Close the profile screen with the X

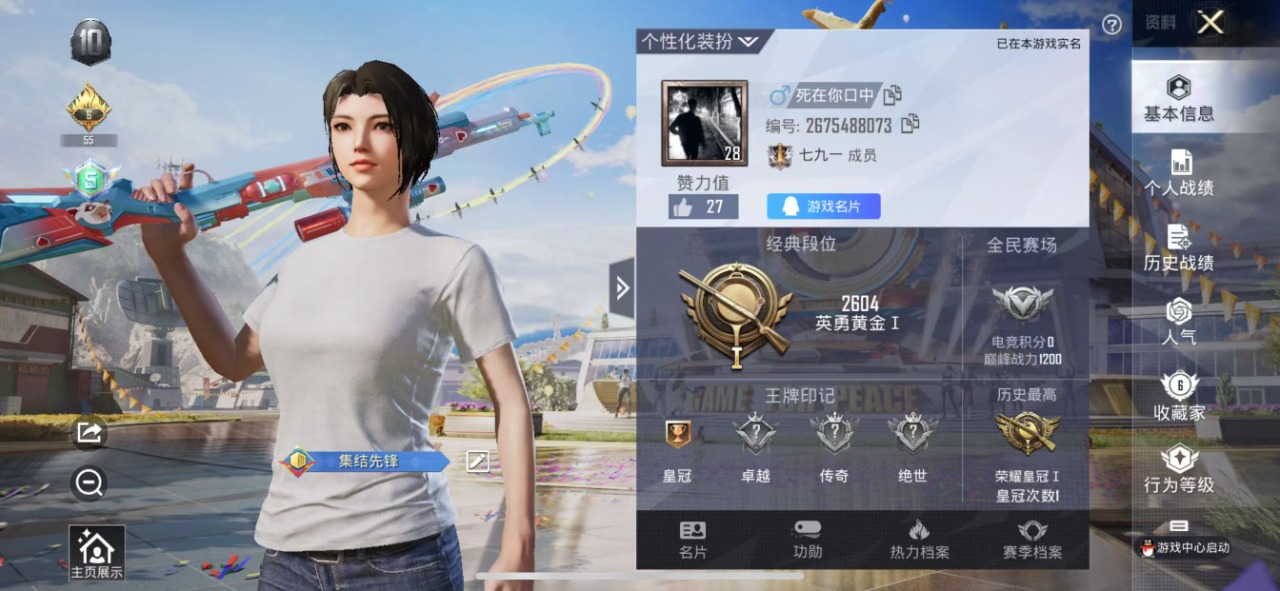click(x=1210, y=22)
